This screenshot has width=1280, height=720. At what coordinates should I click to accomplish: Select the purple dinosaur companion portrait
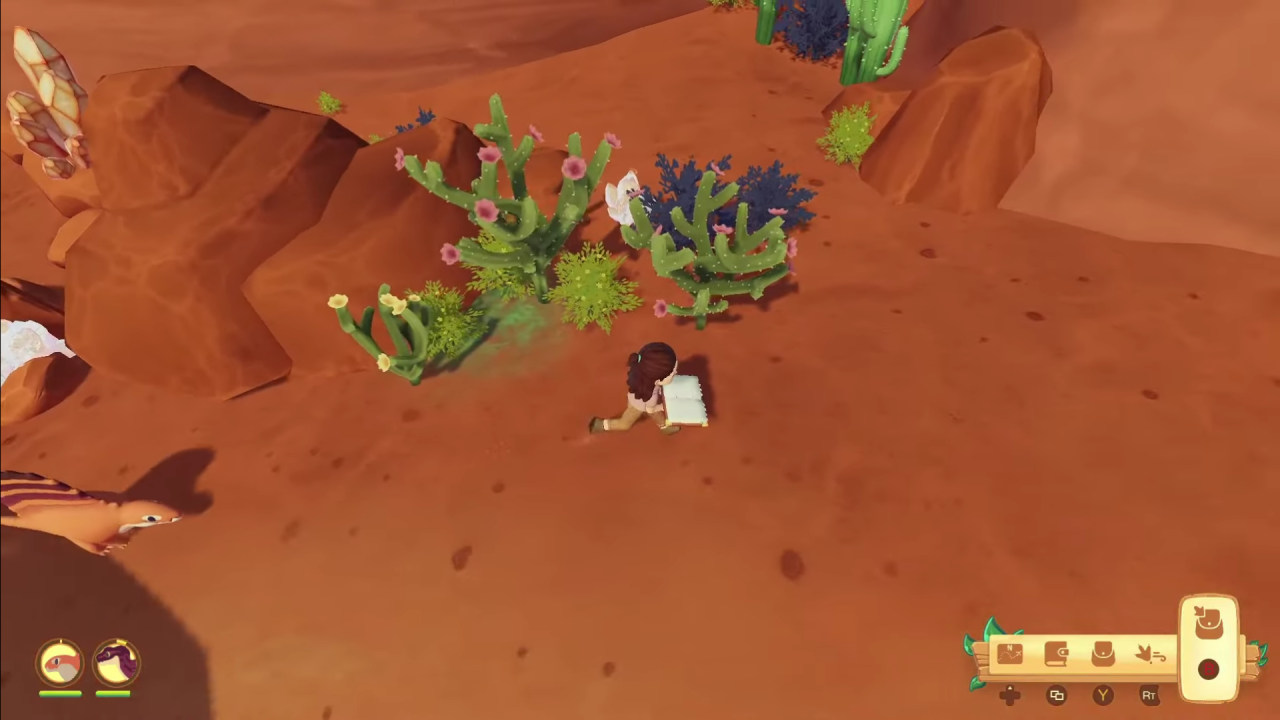(x=114, y=660)
